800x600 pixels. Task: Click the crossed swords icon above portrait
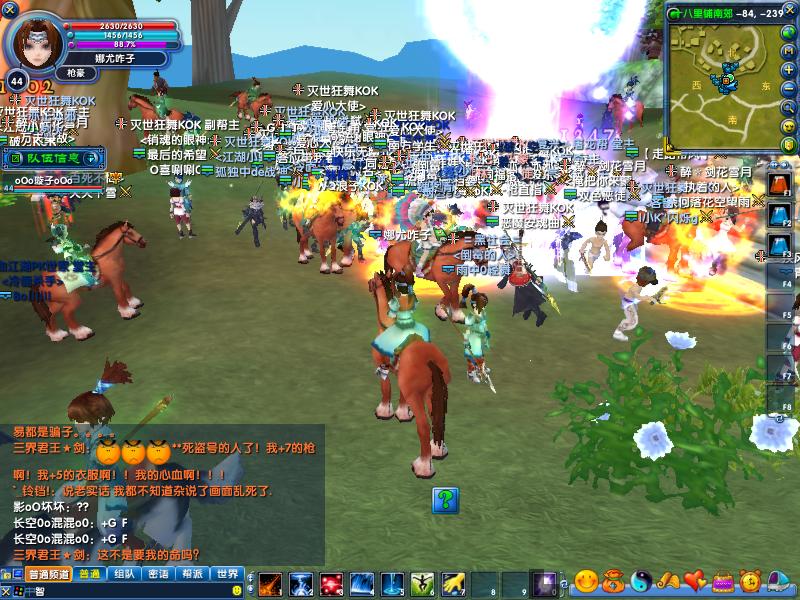click(10, 10)
